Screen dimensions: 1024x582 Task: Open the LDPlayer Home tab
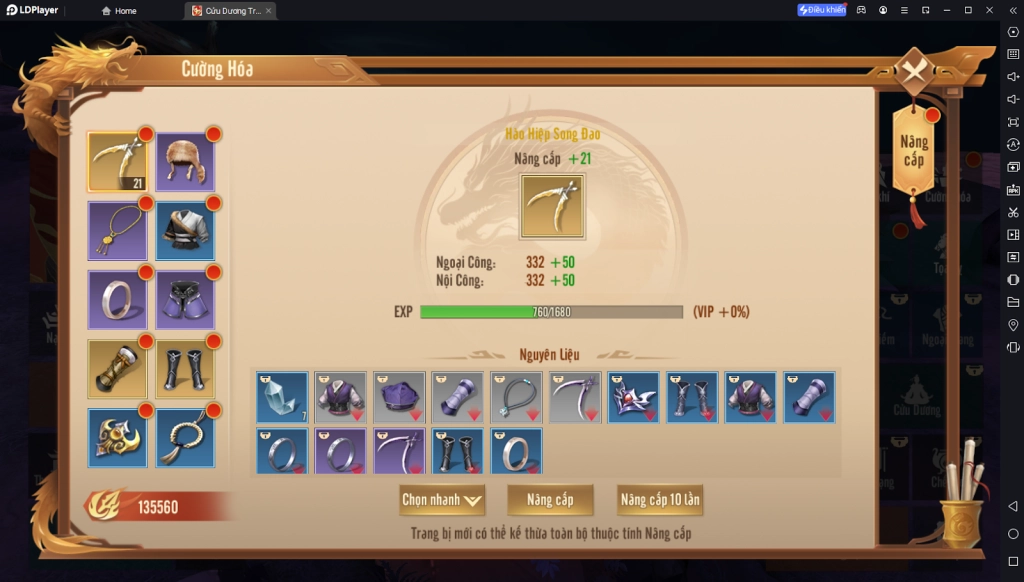point(119,11)
